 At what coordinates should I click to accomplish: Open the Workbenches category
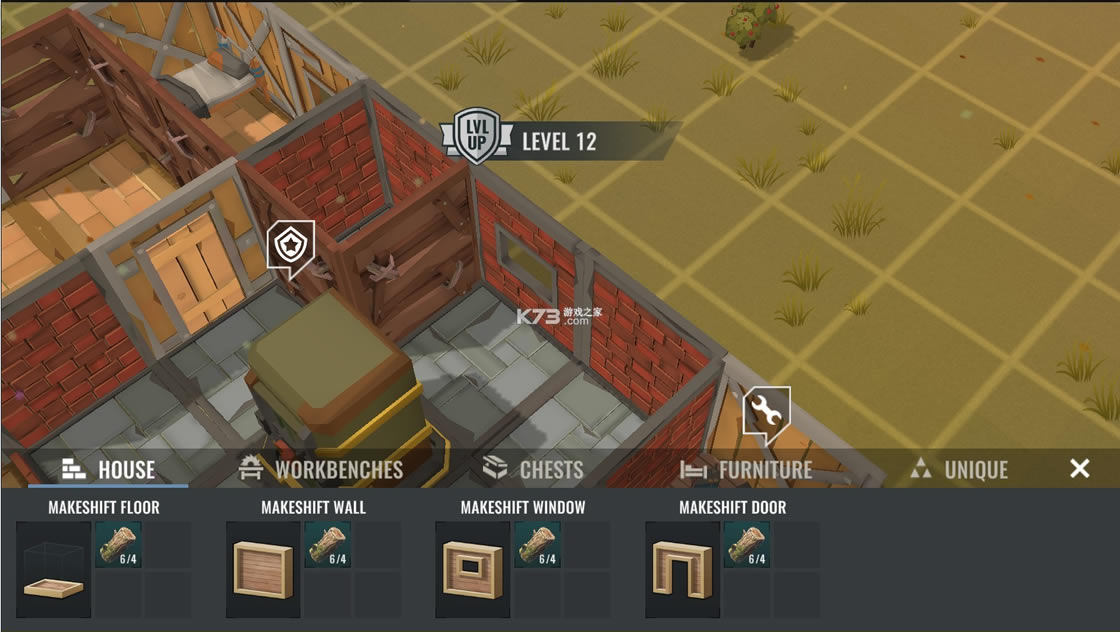pyautogui.click(x=321, y=469)
